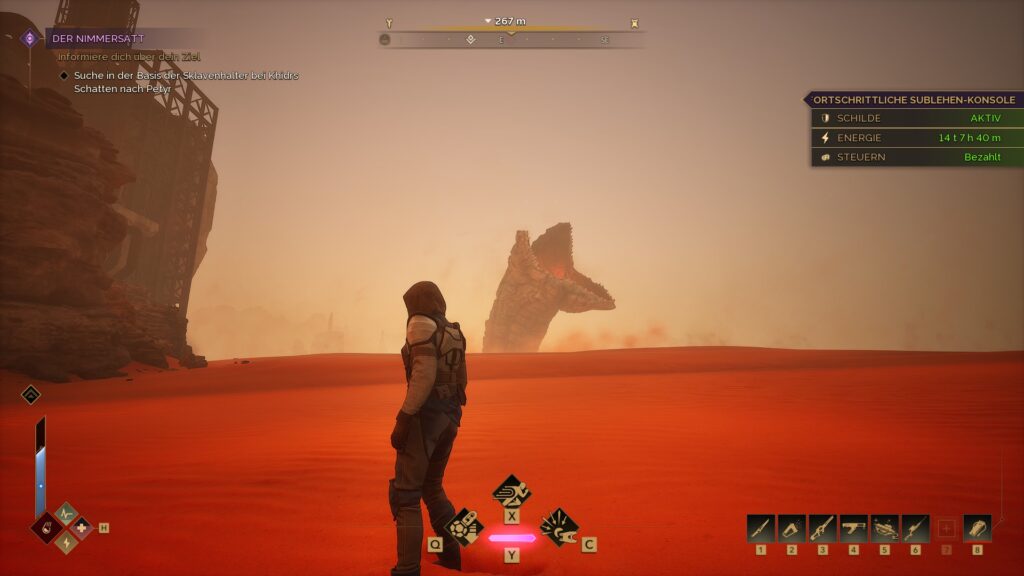This screenshot has height=576, width=1024.
Task: Click the lightning bolt status icon
Action: click(66, 541)
